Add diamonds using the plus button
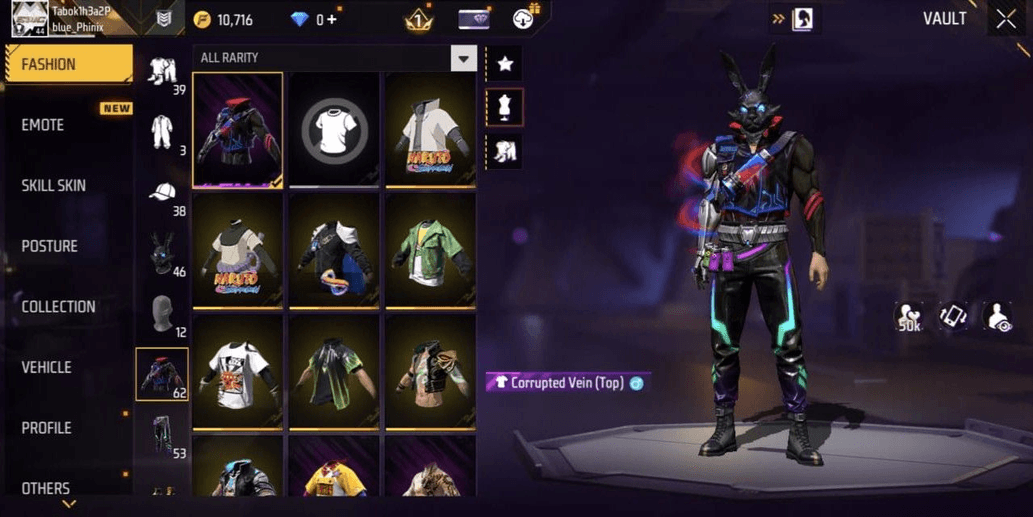 331,20
